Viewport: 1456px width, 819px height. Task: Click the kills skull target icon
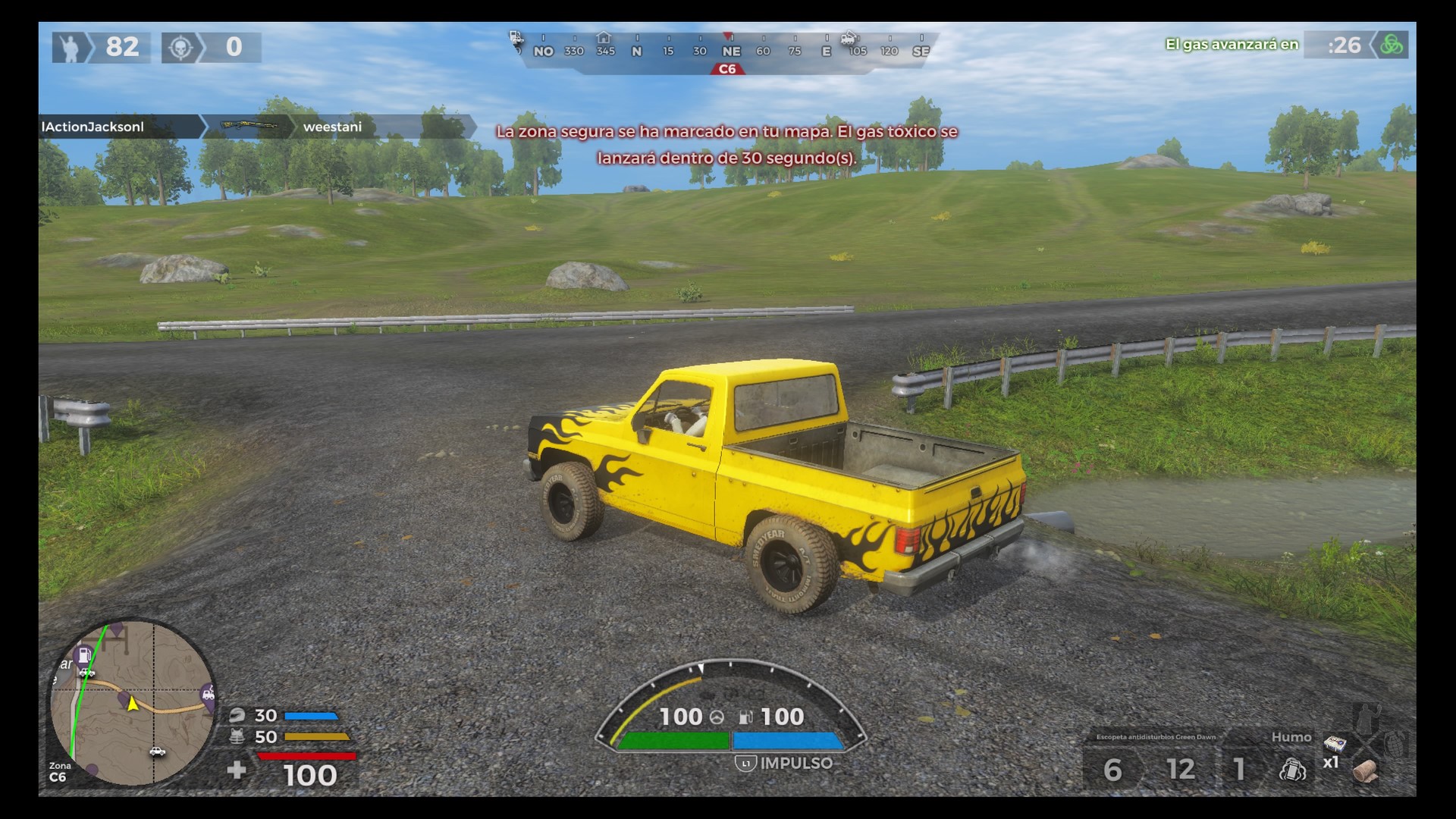pos(180,47)
